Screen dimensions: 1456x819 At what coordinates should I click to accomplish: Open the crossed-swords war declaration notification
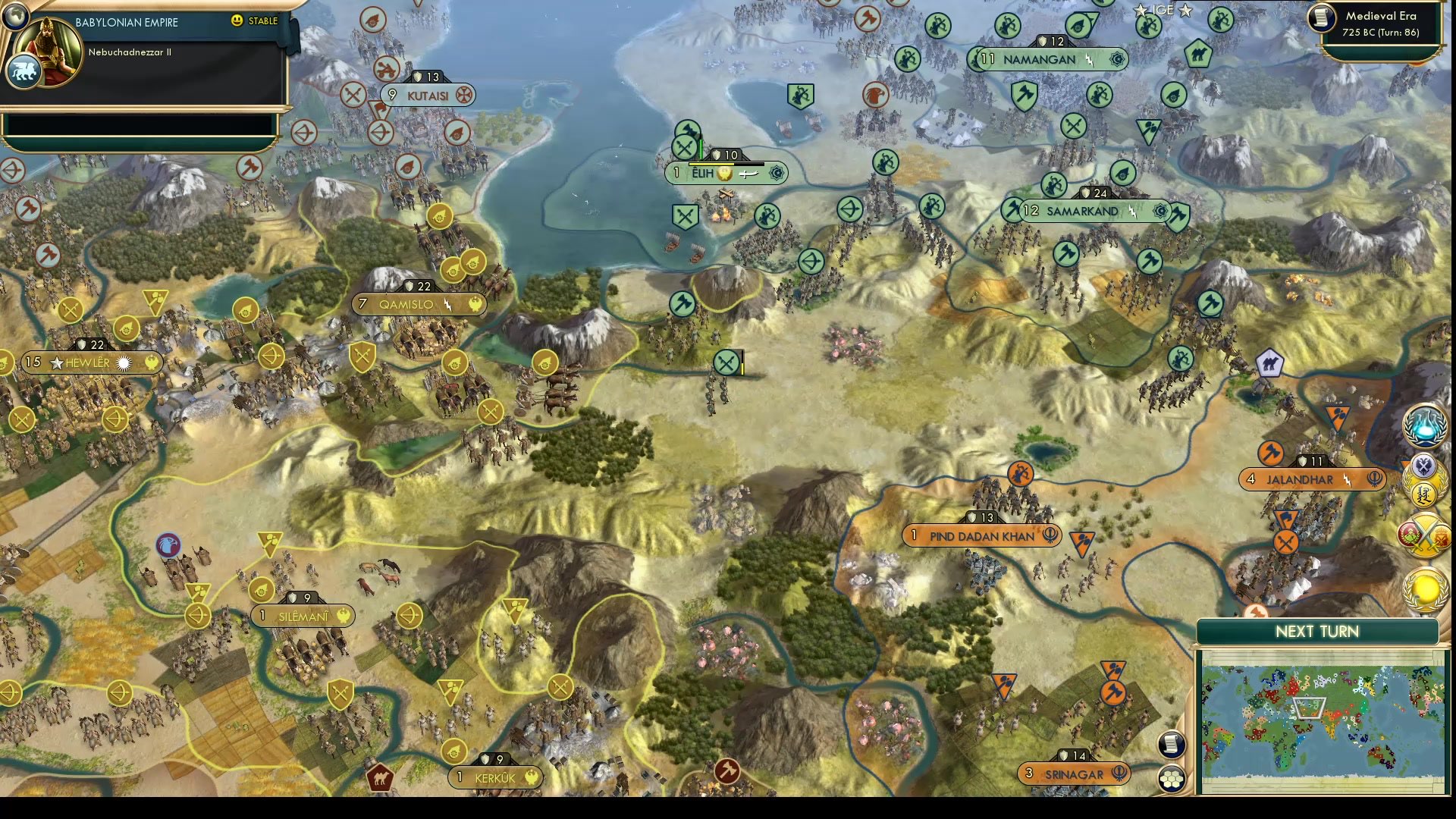coord(1423,535)
